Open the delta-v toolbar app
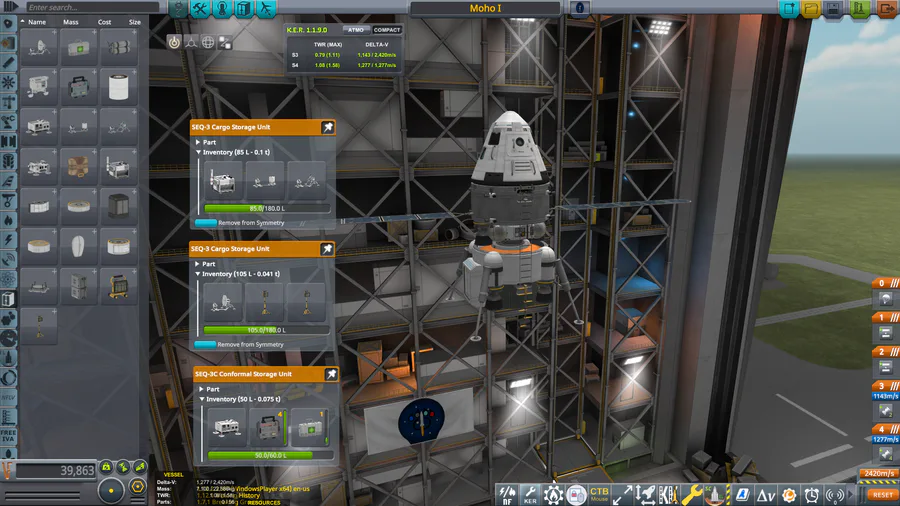This screenshot has width=900, height=506. coord(766,494)
